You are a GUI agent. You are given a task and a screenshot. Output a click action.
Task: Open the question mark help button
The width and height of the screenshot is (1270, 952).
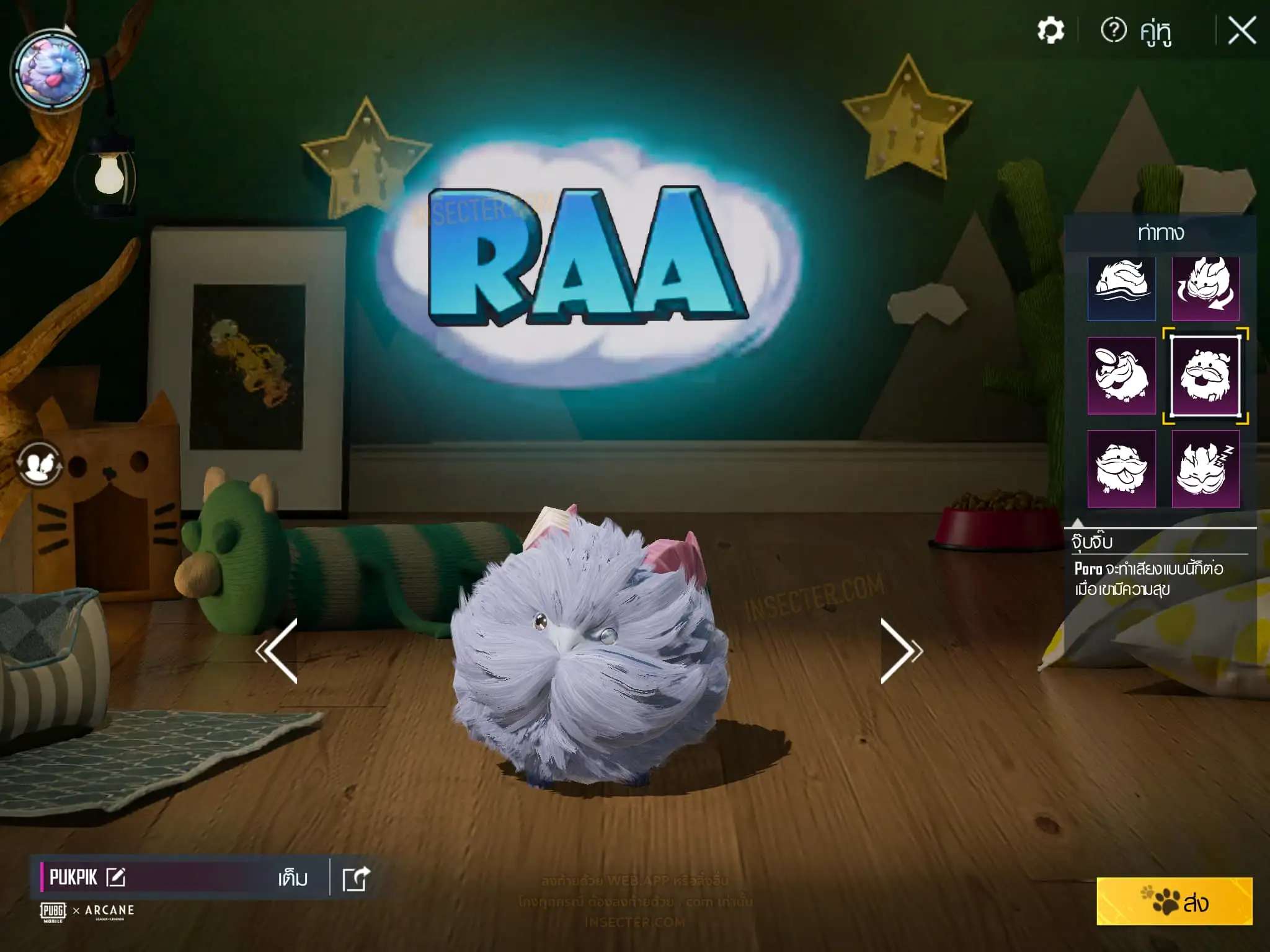pyautogui.click(x=1114, y=30)
